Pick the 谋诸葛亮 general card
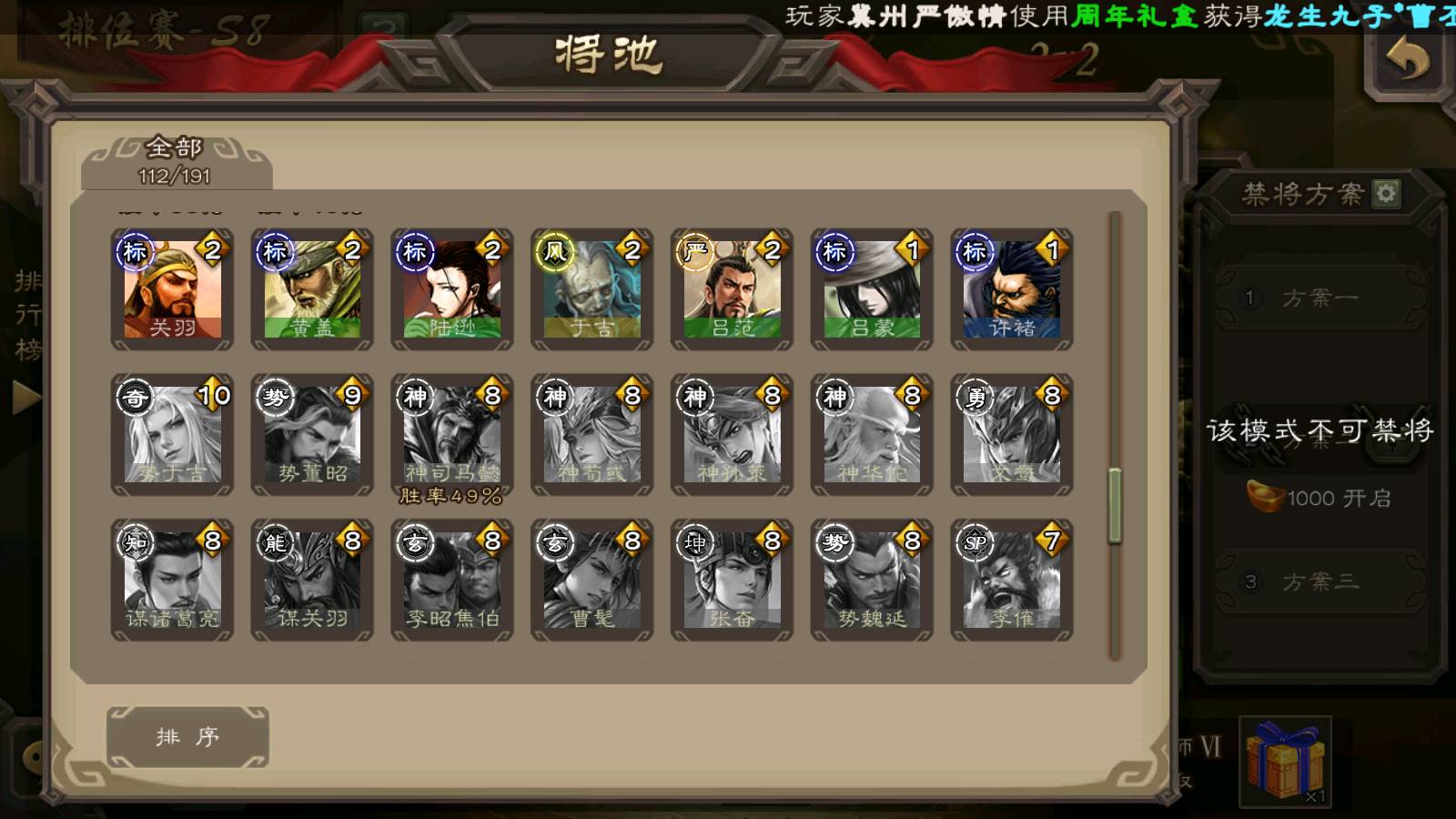This screenshot has width=1456, height=819. pyautogui.click(x=172, y=581)
